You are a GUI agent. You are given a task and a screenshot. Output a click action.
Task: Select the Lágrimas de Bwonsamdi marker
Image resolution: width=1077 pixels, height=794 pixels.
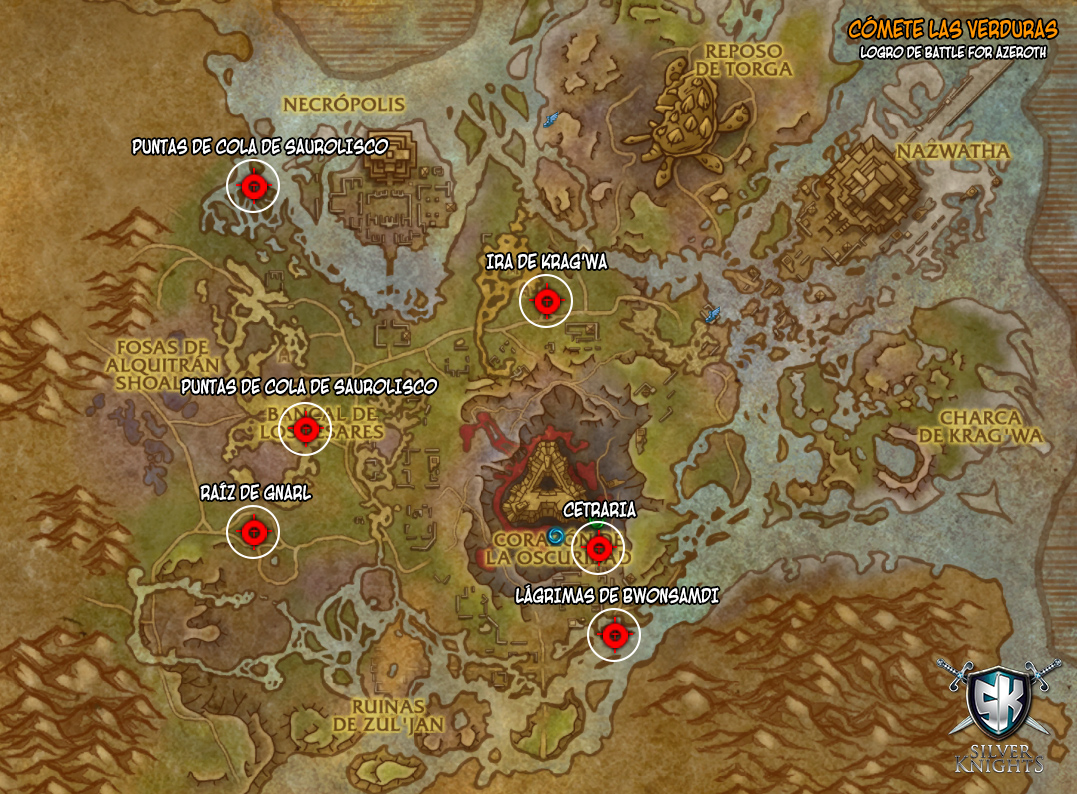[x=613, y=634]
